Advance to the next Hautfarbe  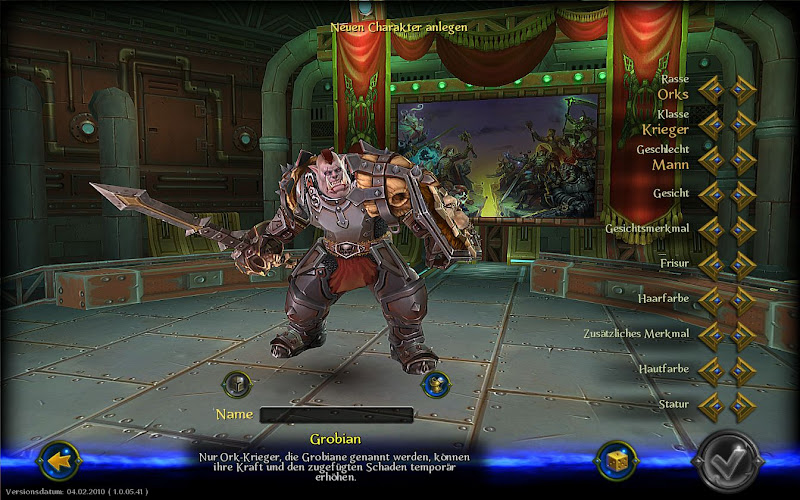point(741,371)
